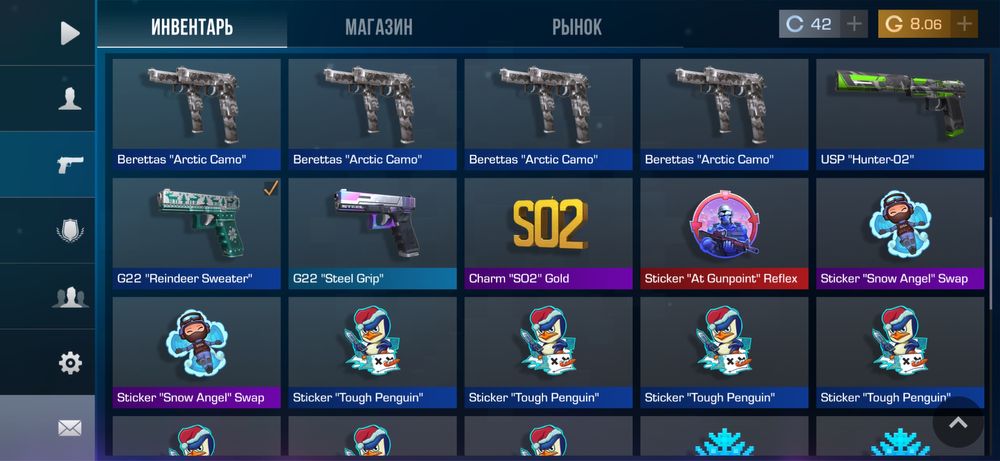The image size is (1000, 461).
Task: Choose the G22 "Reindeer Sweater" skin
Action: tap(196, 234)
